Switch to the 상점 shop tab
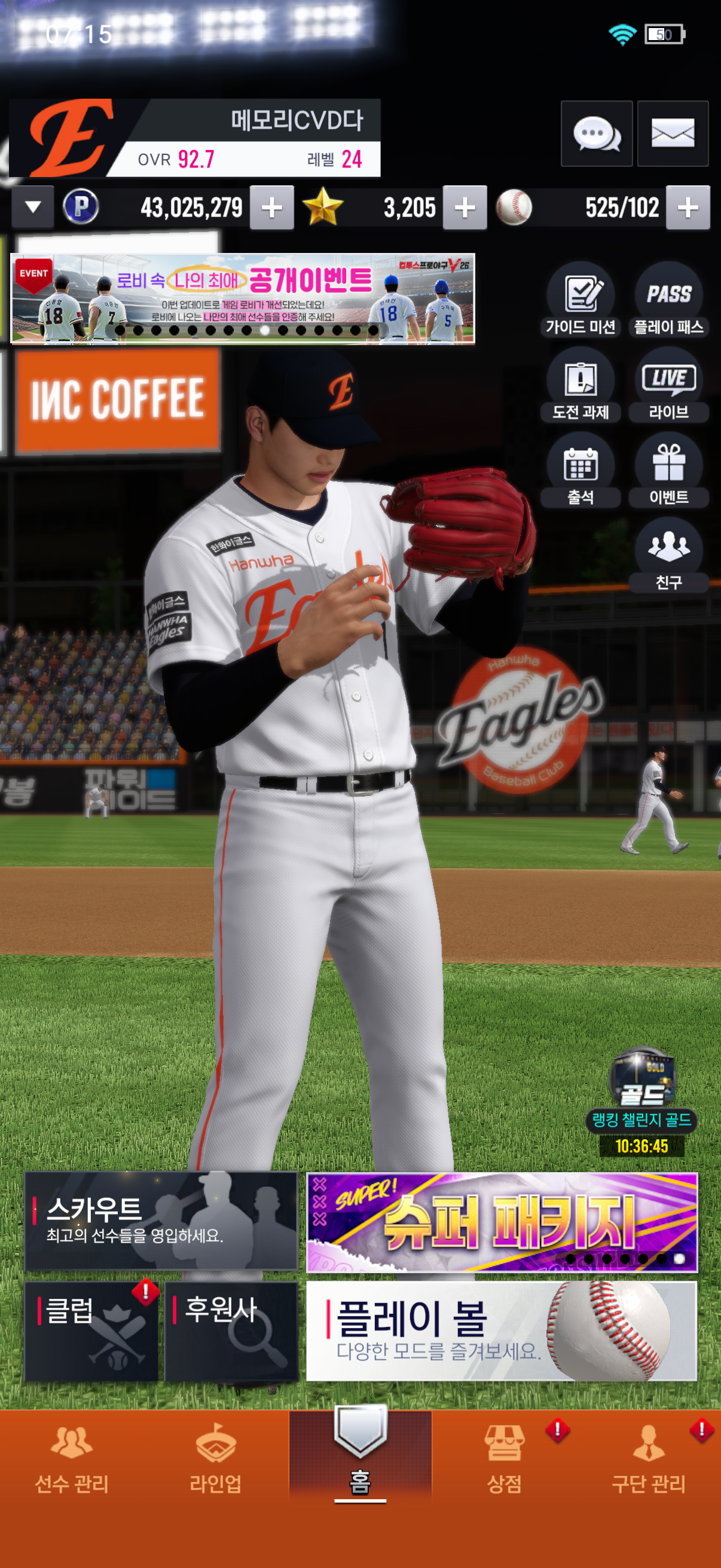The image size is (721, 1568). click(505, 1458)
